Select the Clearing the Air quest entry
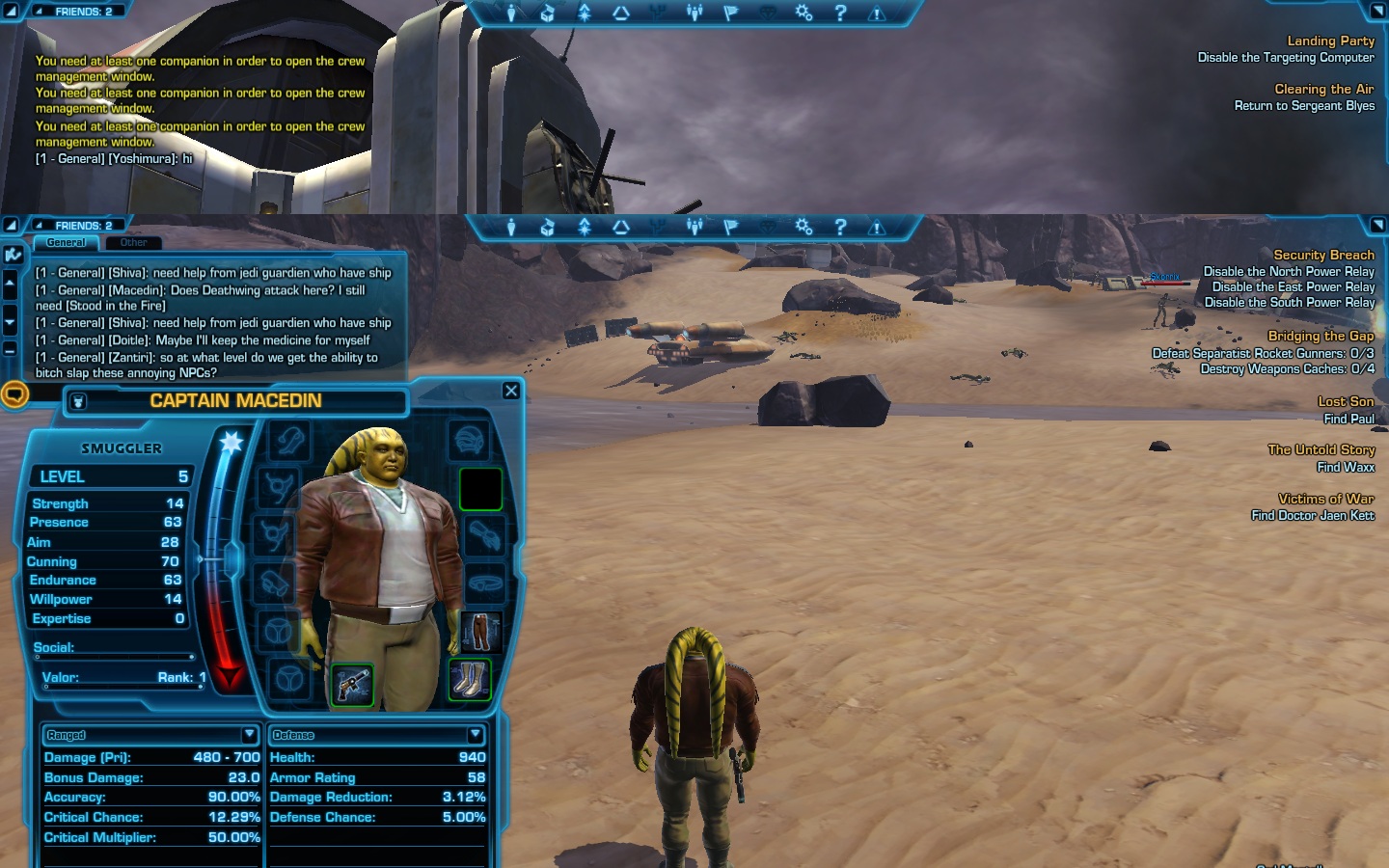The image size is (1389, 868). point(1323,90)
